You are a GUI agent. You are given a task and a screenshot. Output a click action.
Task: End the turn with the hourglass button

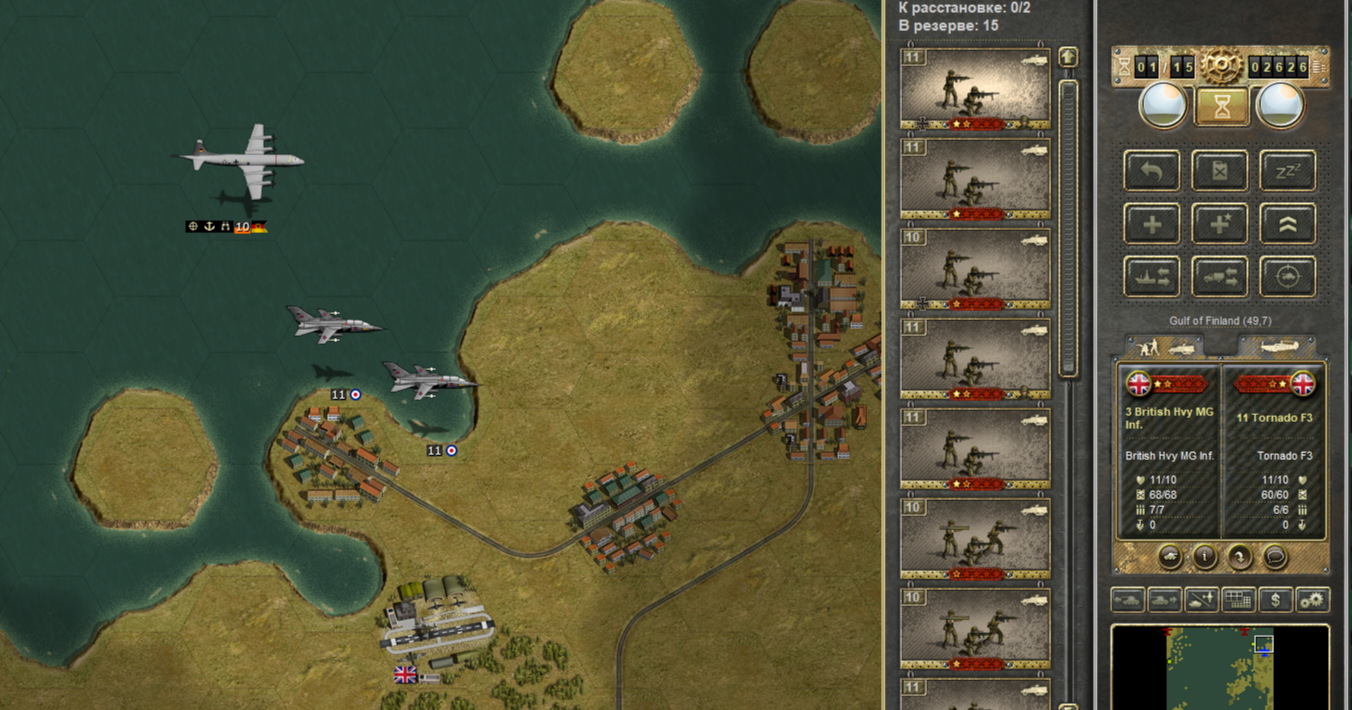click(1221, 106)
